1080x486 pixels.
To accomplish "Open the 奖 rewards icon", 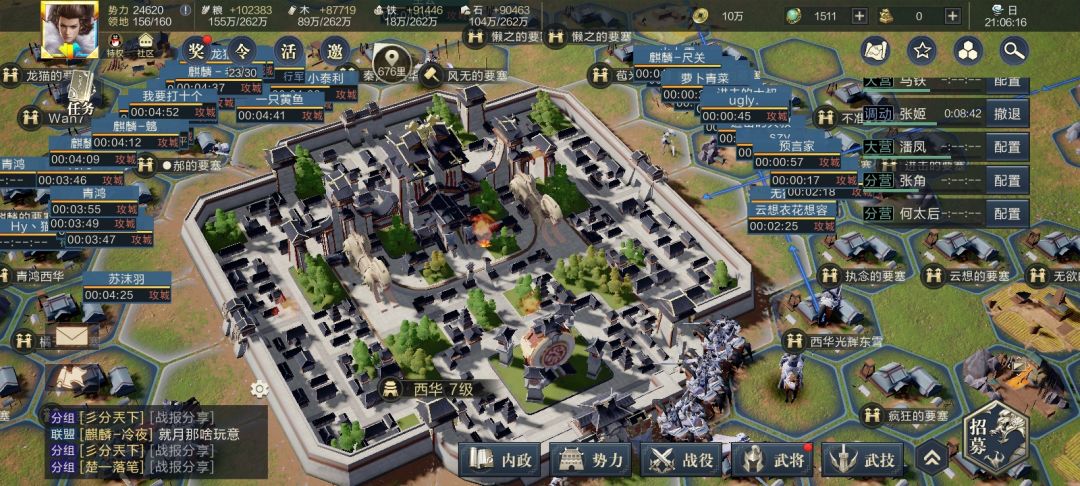I will pos(194,51).
